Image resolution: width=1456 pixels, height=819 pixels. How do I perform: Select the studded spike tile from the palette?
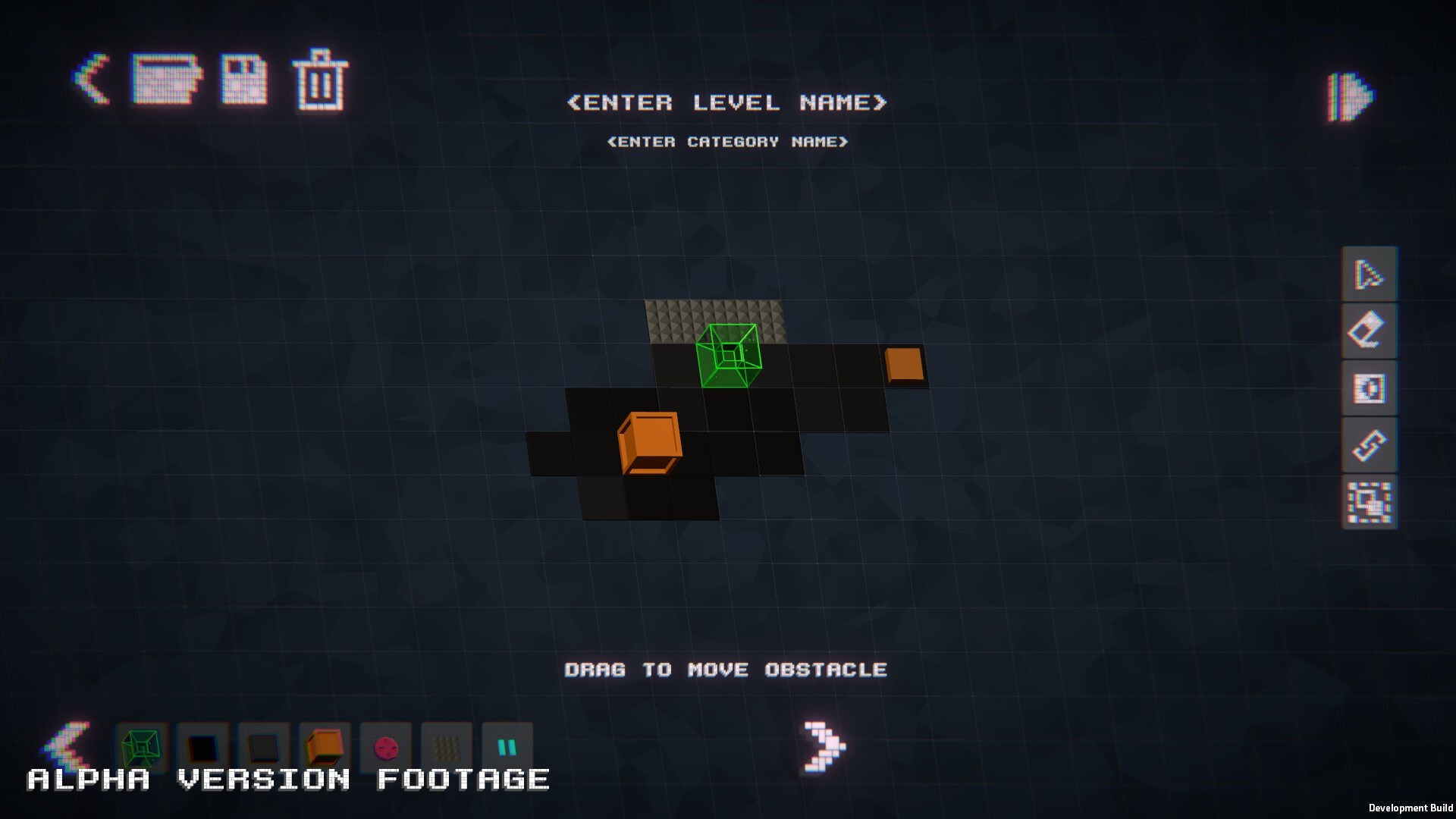(x=446, y=749)
